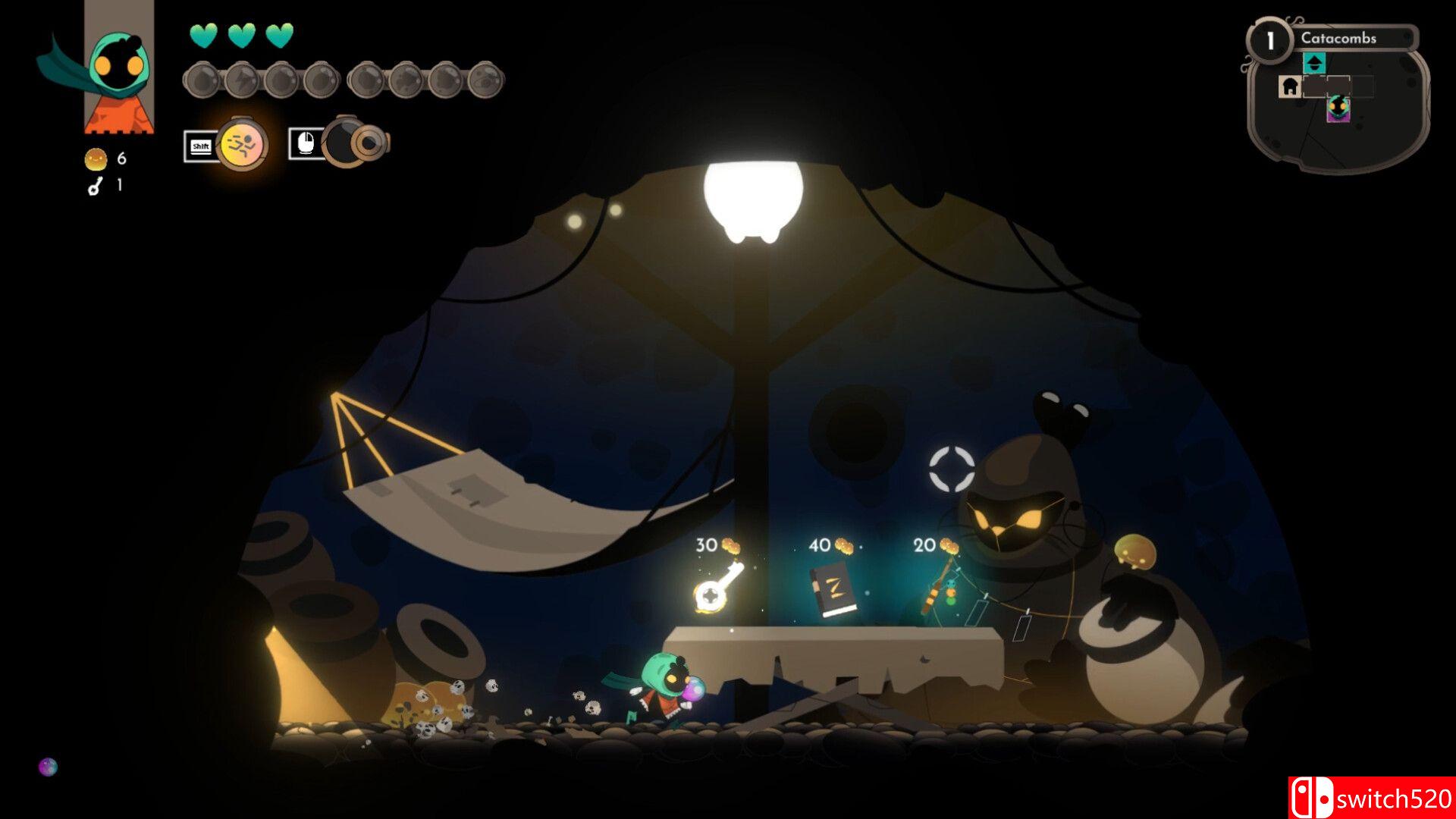Activate the dash ability icon

coord(242,143)
